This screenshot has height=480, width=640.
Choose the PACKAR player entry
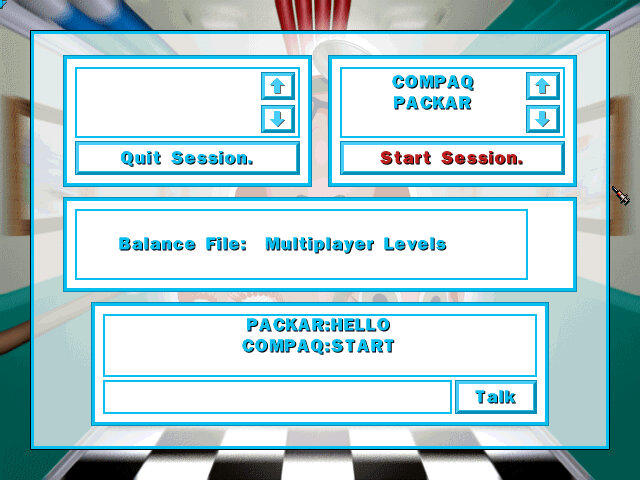(433, 103)
